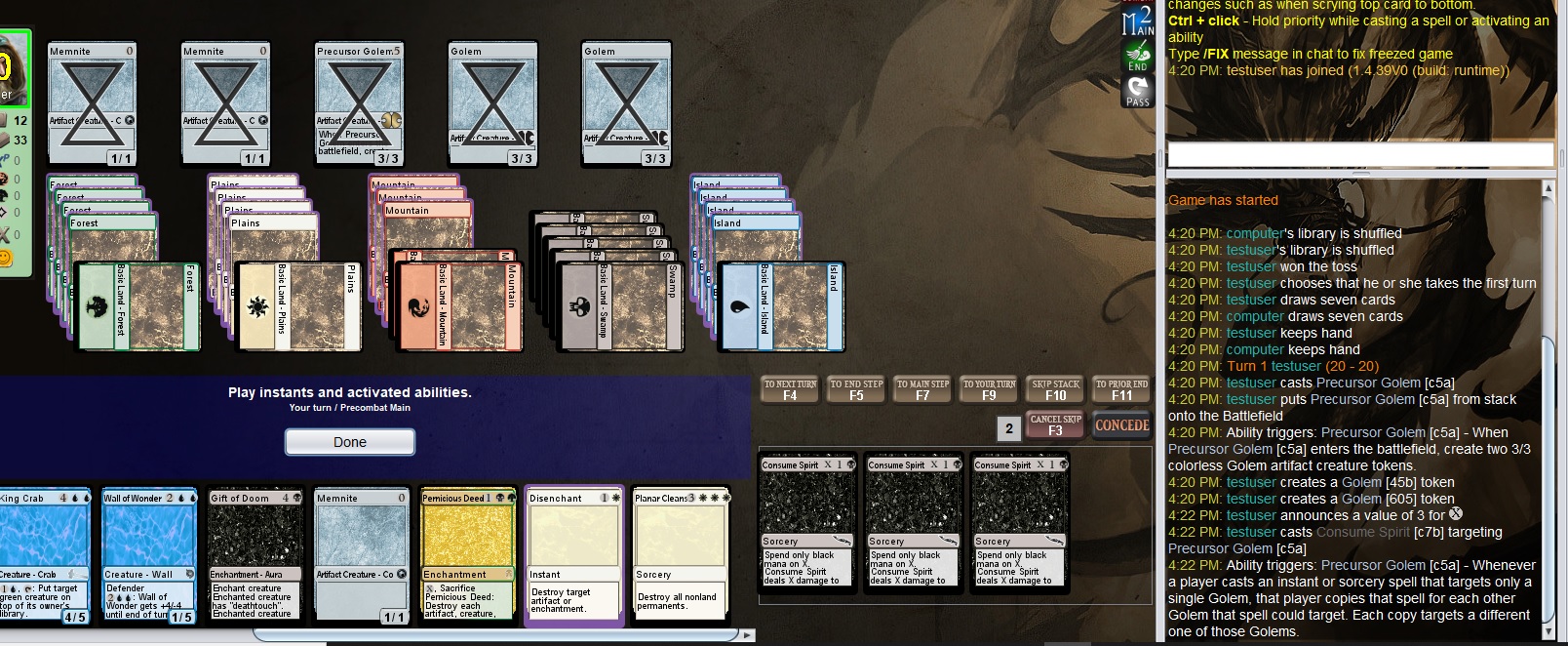Click the Pass phase icon
This screenshot has height=646, width=1568.
[x=1138, y=91]
